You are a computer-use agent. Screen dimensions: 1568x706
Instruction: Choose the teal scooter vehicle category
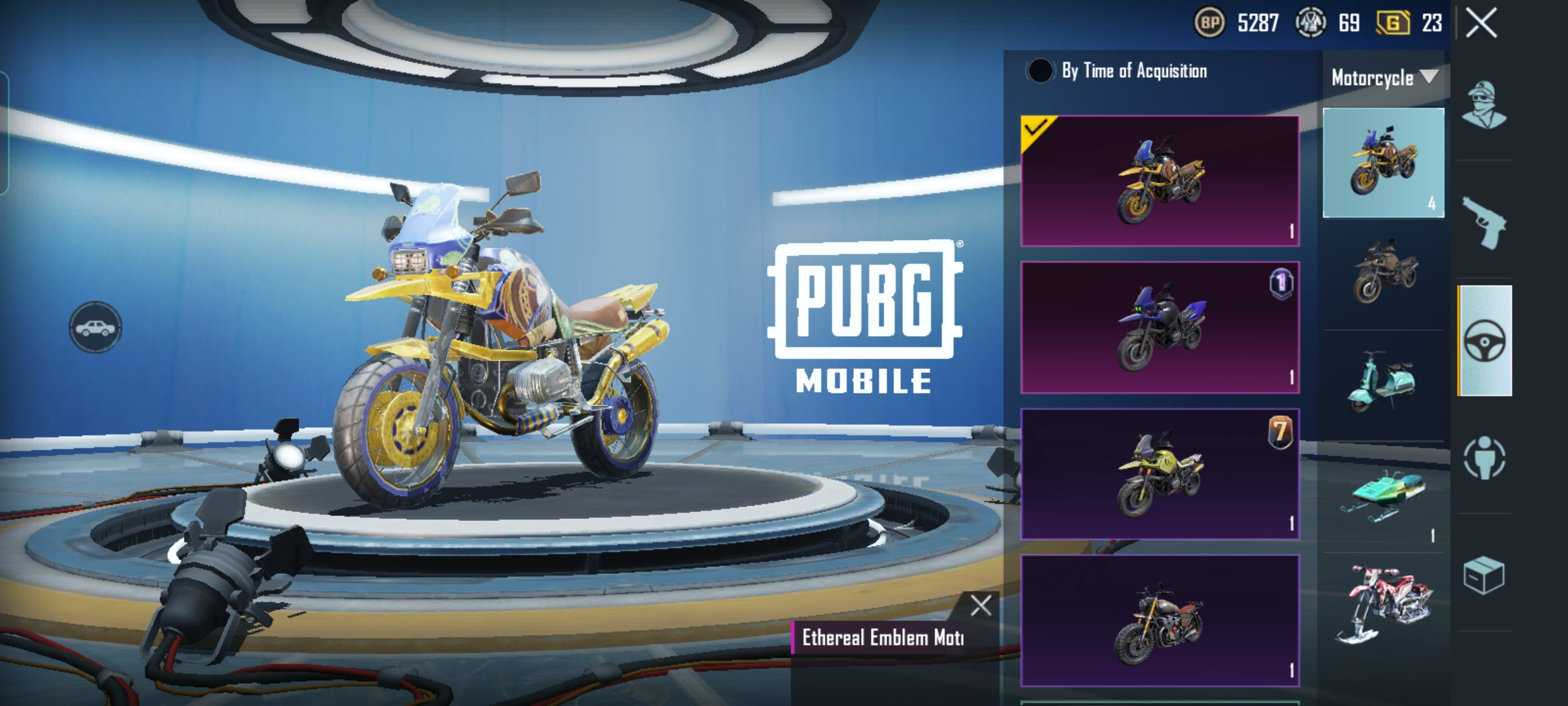pyautogui.click(x=1383, y=382)
